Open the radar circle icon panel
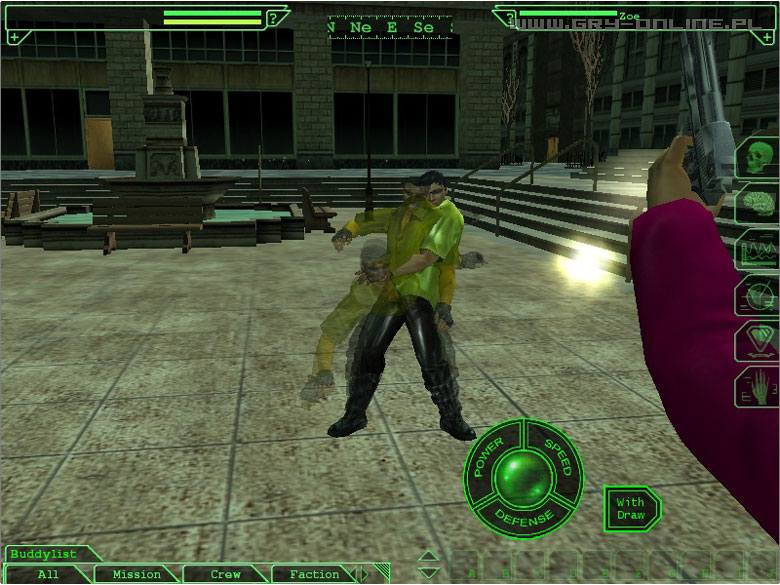This screenshot has height=585, width=780. [757, 295]
